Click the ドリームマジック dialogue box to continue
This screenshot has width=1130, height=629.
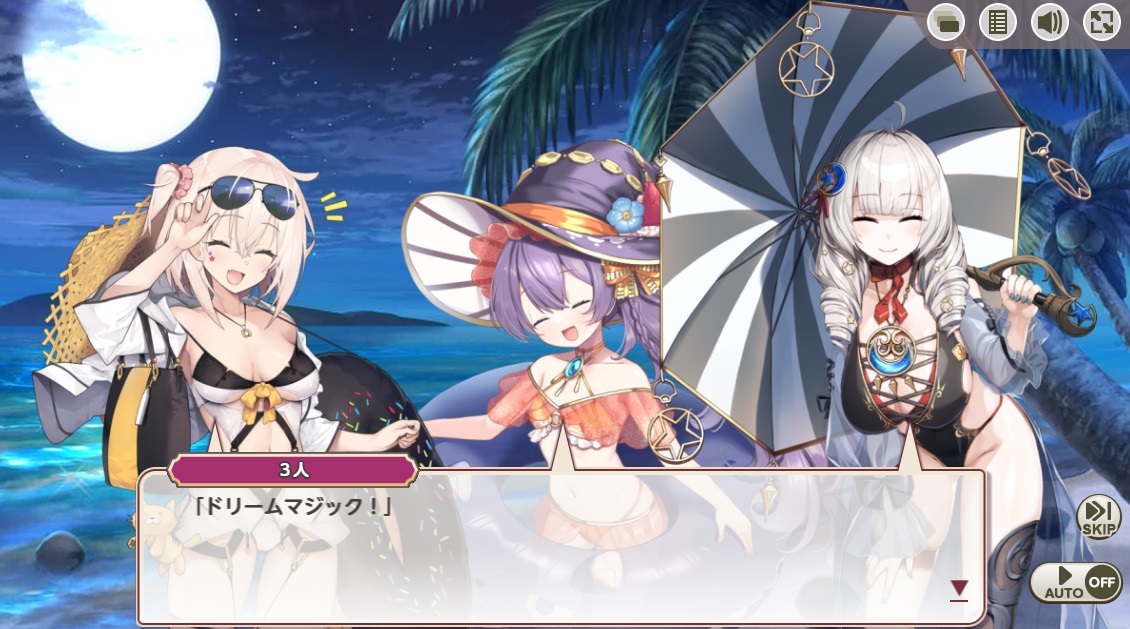pyautogui.click(x=560, y=550)
